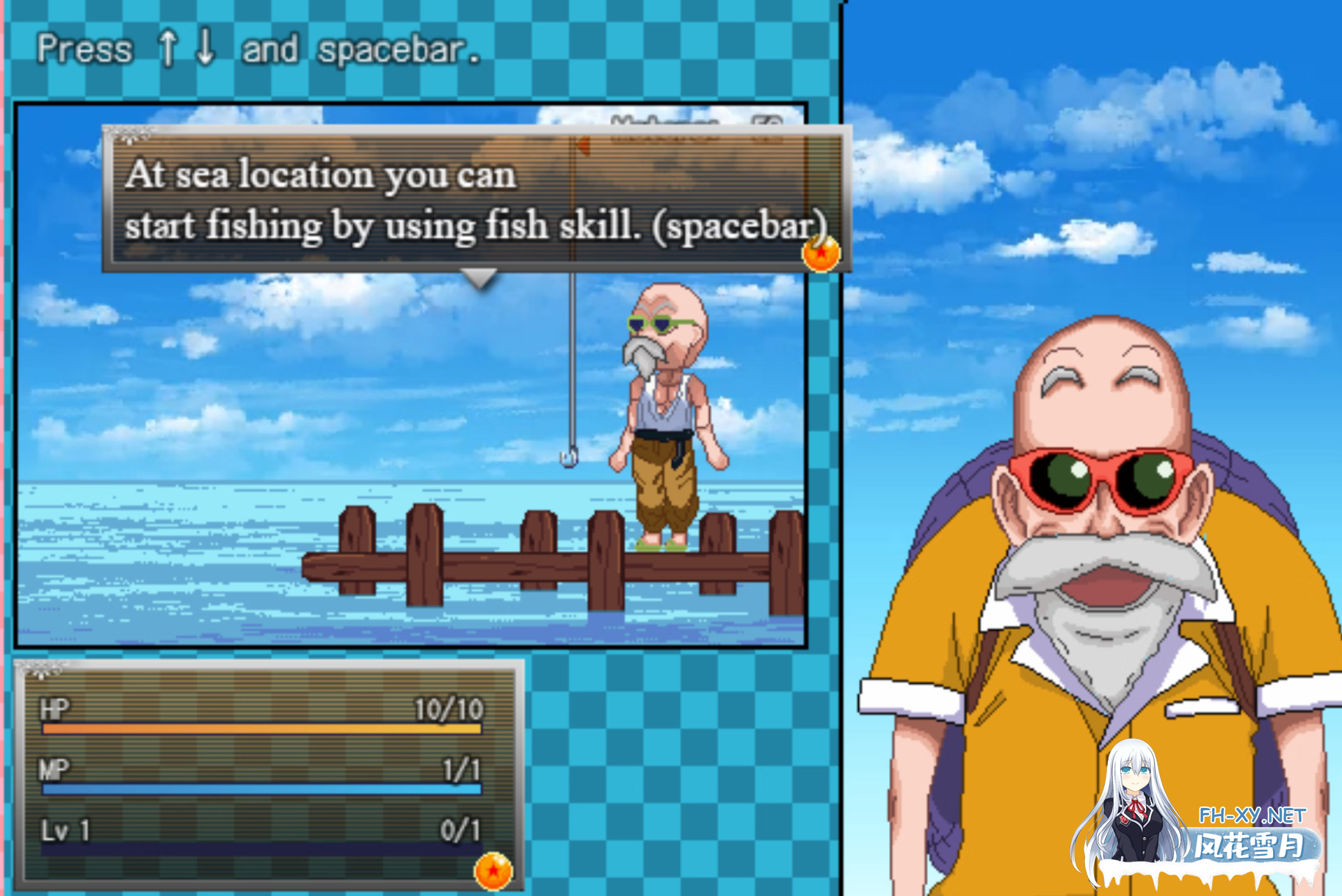This screenshot has width=1342, height=896.
Task: Click the dragon ball continue icon in dialogue box
Action: pos(820,253)
